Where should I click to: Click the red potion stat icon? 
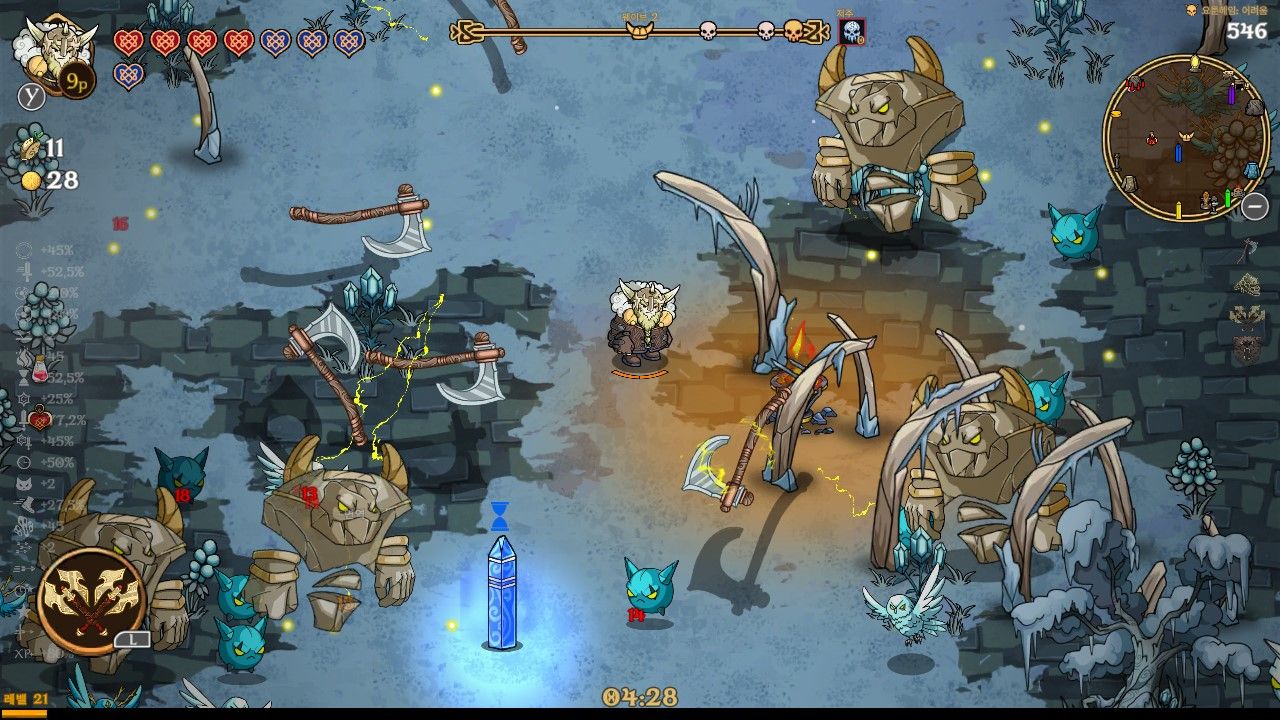point(39,369)
